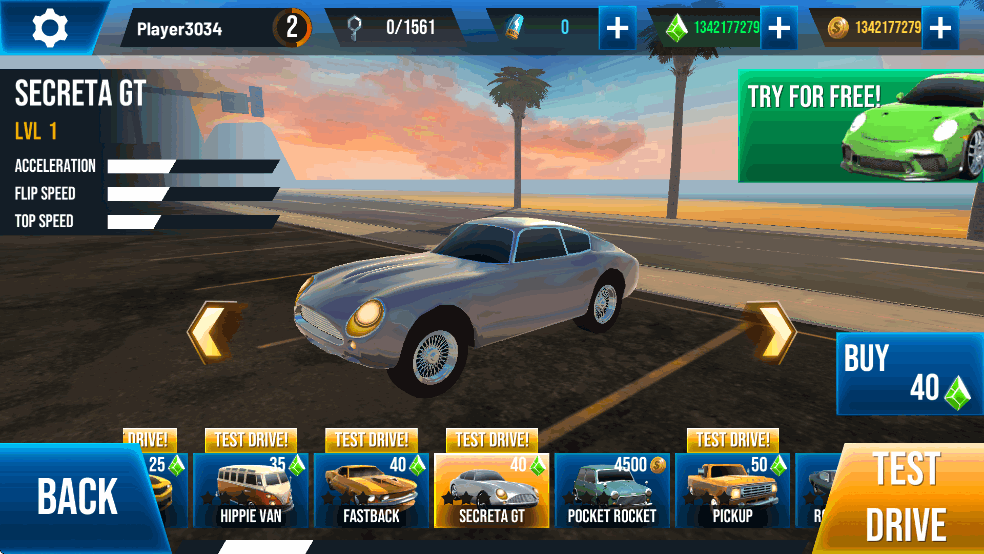This screenshot has width=984, height=554.
Task: Show the next car with right arrow
Action: pos(774,332)
